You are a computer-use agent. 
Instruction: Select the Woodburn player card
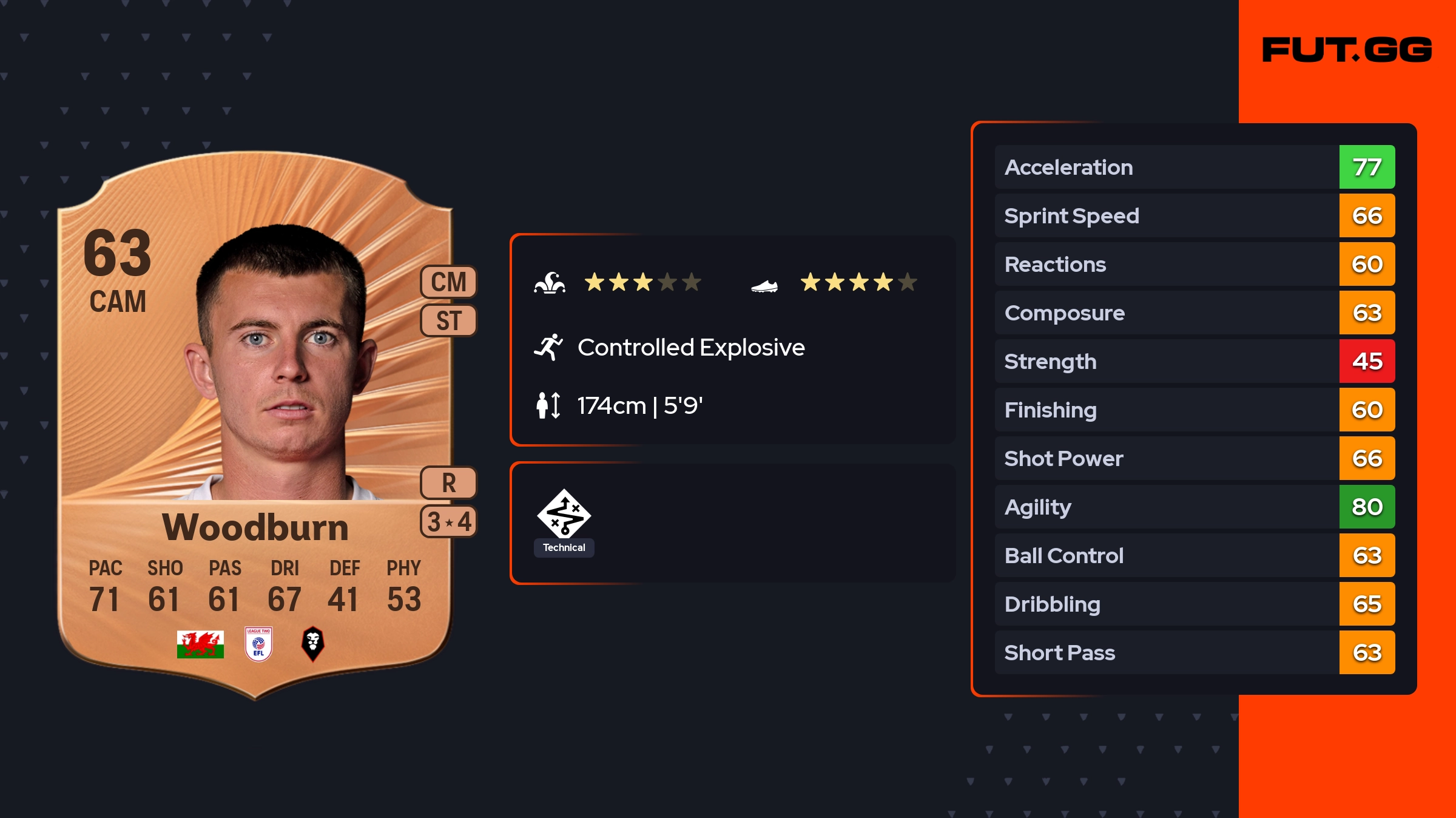click(x=255, y=425)
